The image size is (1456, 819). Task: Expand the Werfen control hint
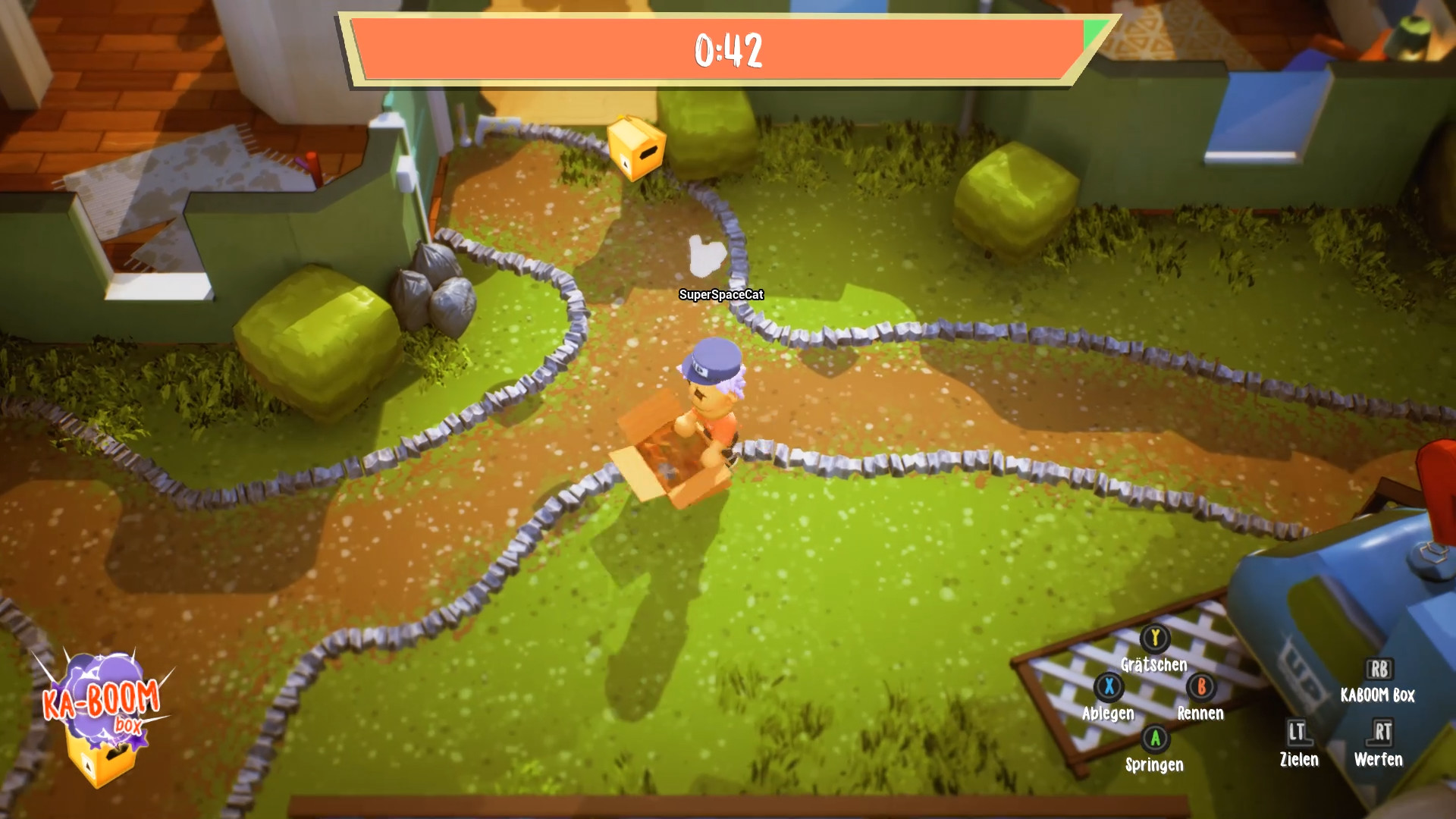tap(1378, 758)
